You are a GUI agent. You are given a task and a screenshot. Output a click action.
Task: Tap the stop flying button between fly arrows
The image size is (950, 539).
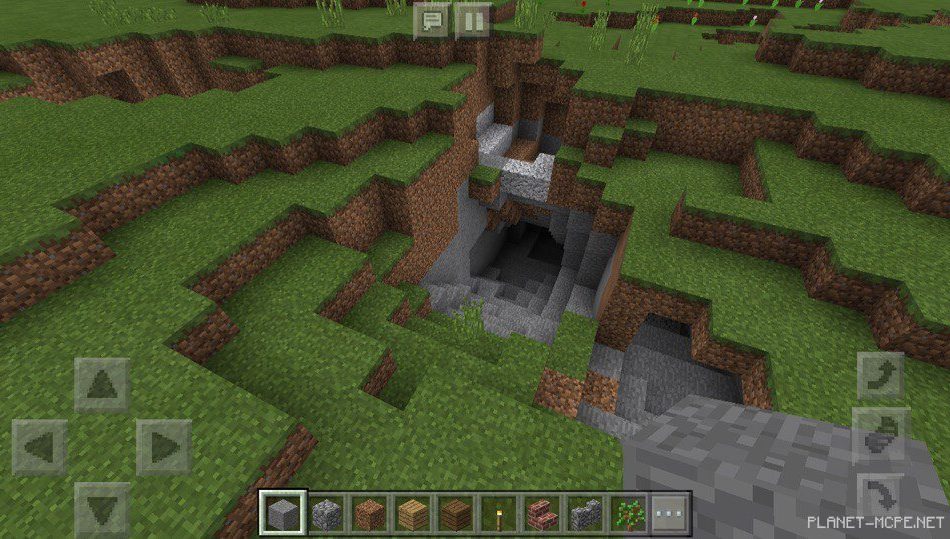point(881,437)
